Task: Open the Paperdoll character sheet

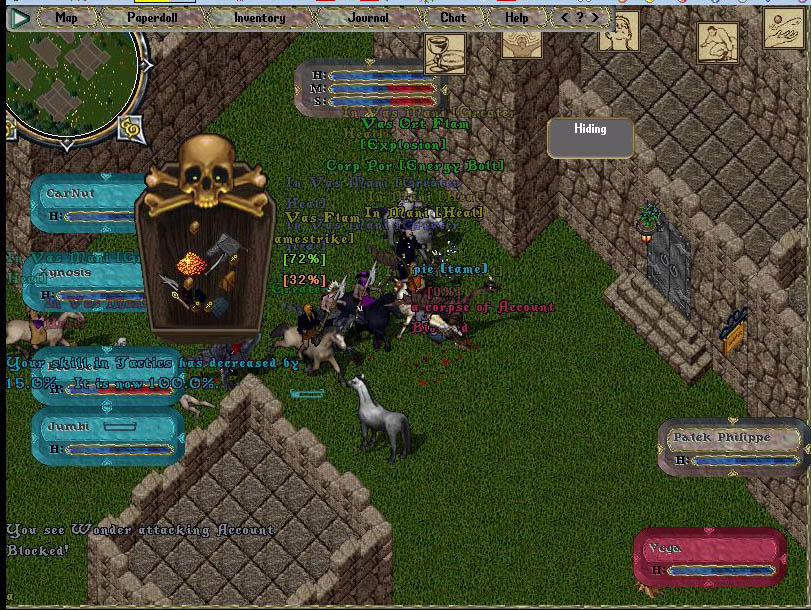Action: 152,17
